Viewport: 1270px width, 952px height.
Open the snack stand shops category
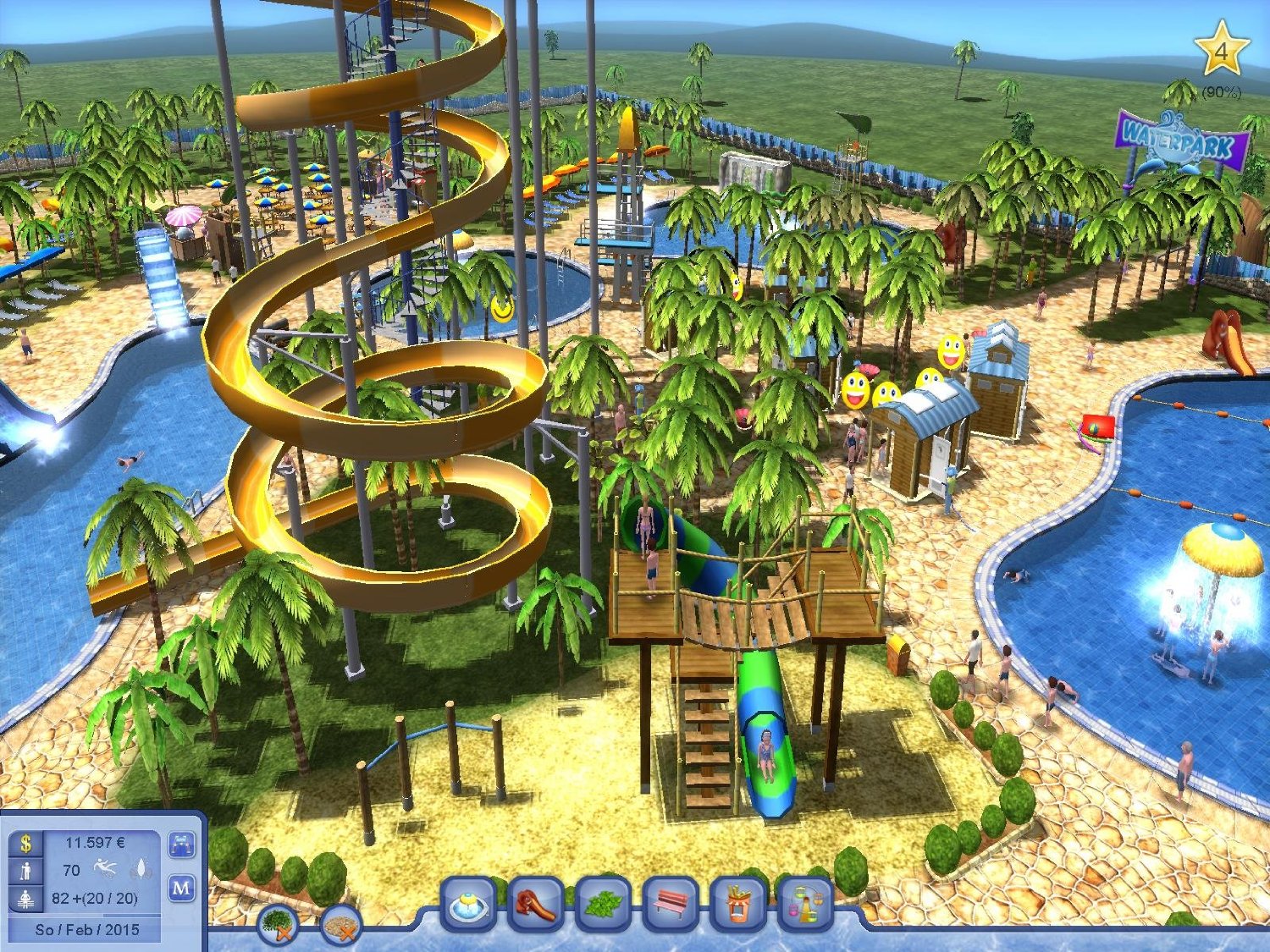737,905
